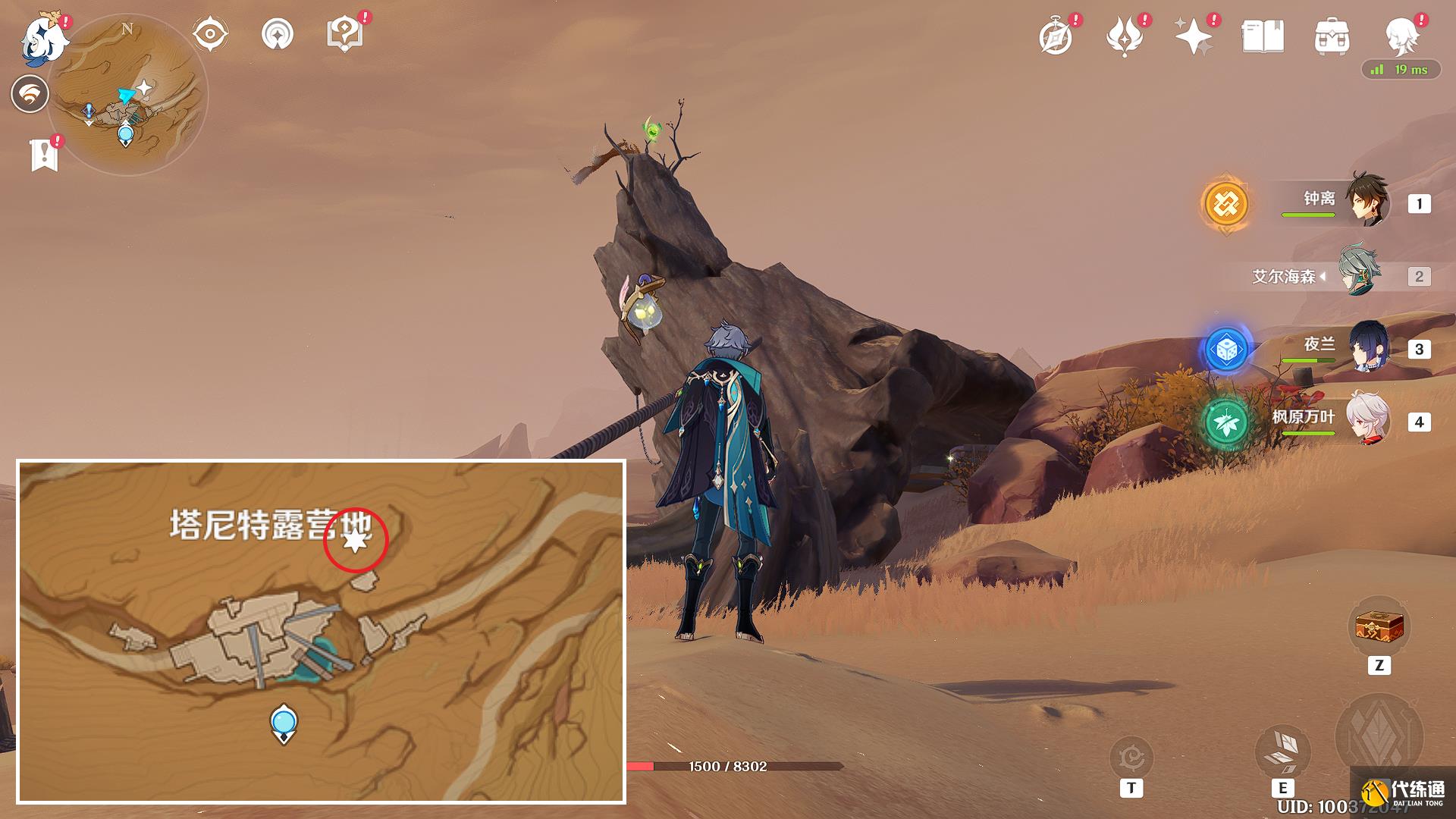Viewport: 1456px width, 819px height.
Task: Toggle the elemental sight eye icon
Action: (x=209, y=34)
